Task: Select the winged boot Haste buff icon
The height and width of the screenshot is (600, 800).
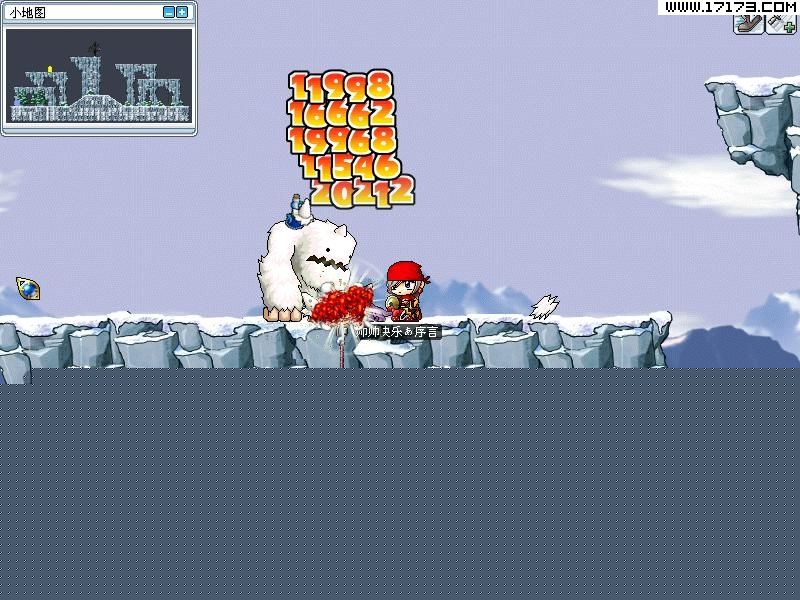Action: pos(748,24)
